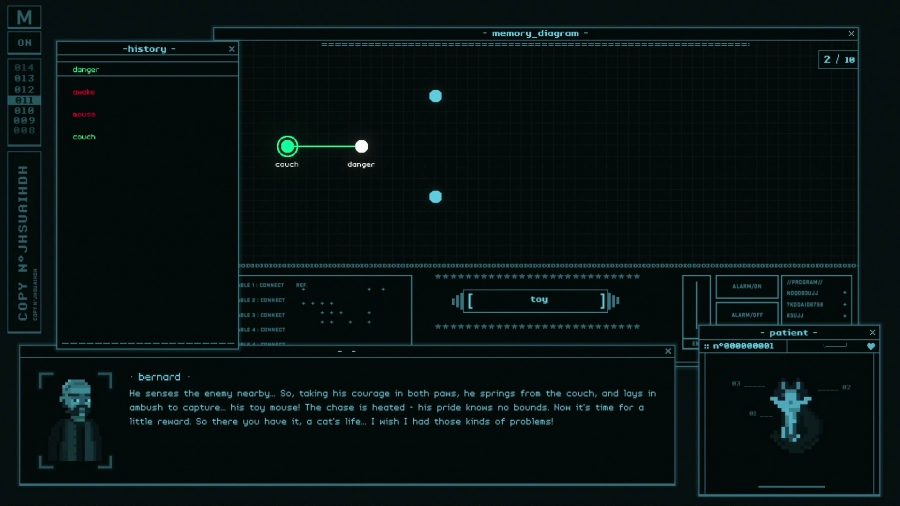Close the history window
900x506 pixels.
point(232,48)
